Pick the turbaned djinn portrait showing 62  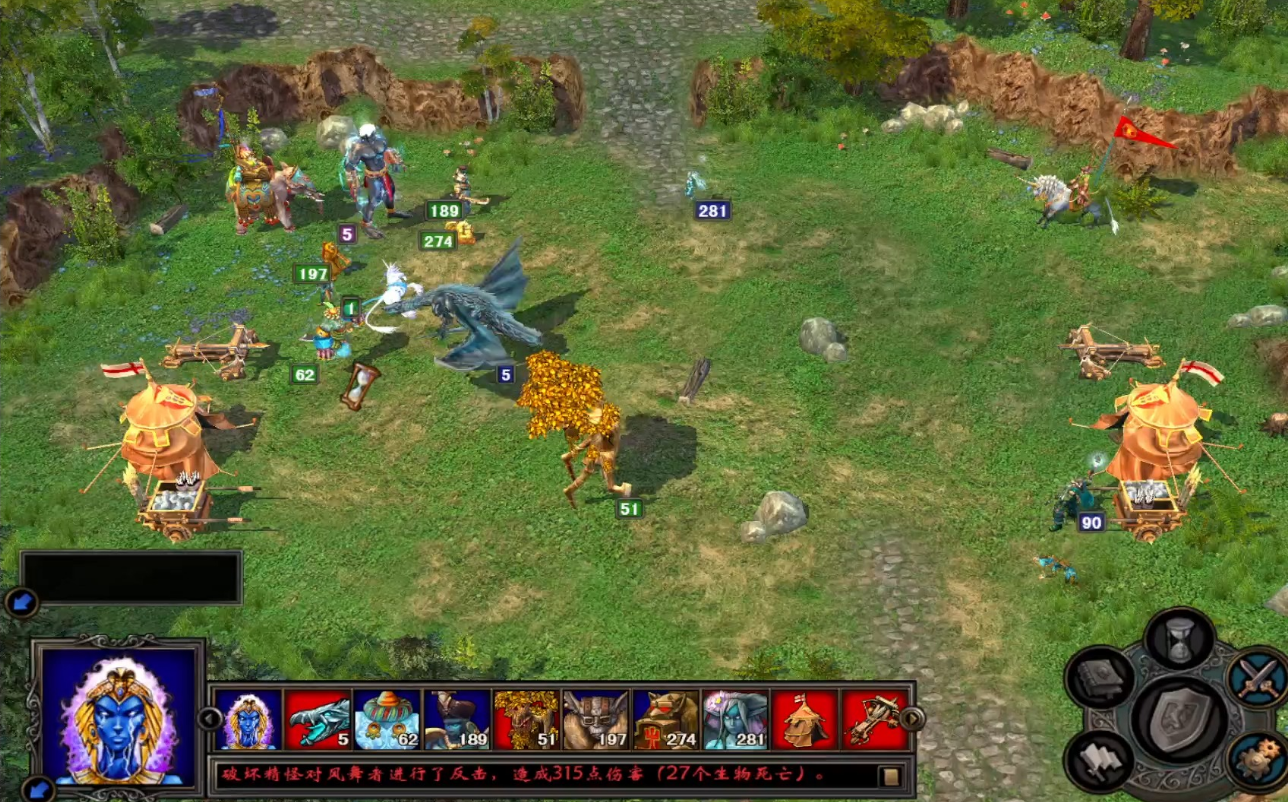click(x=387, y=720)
